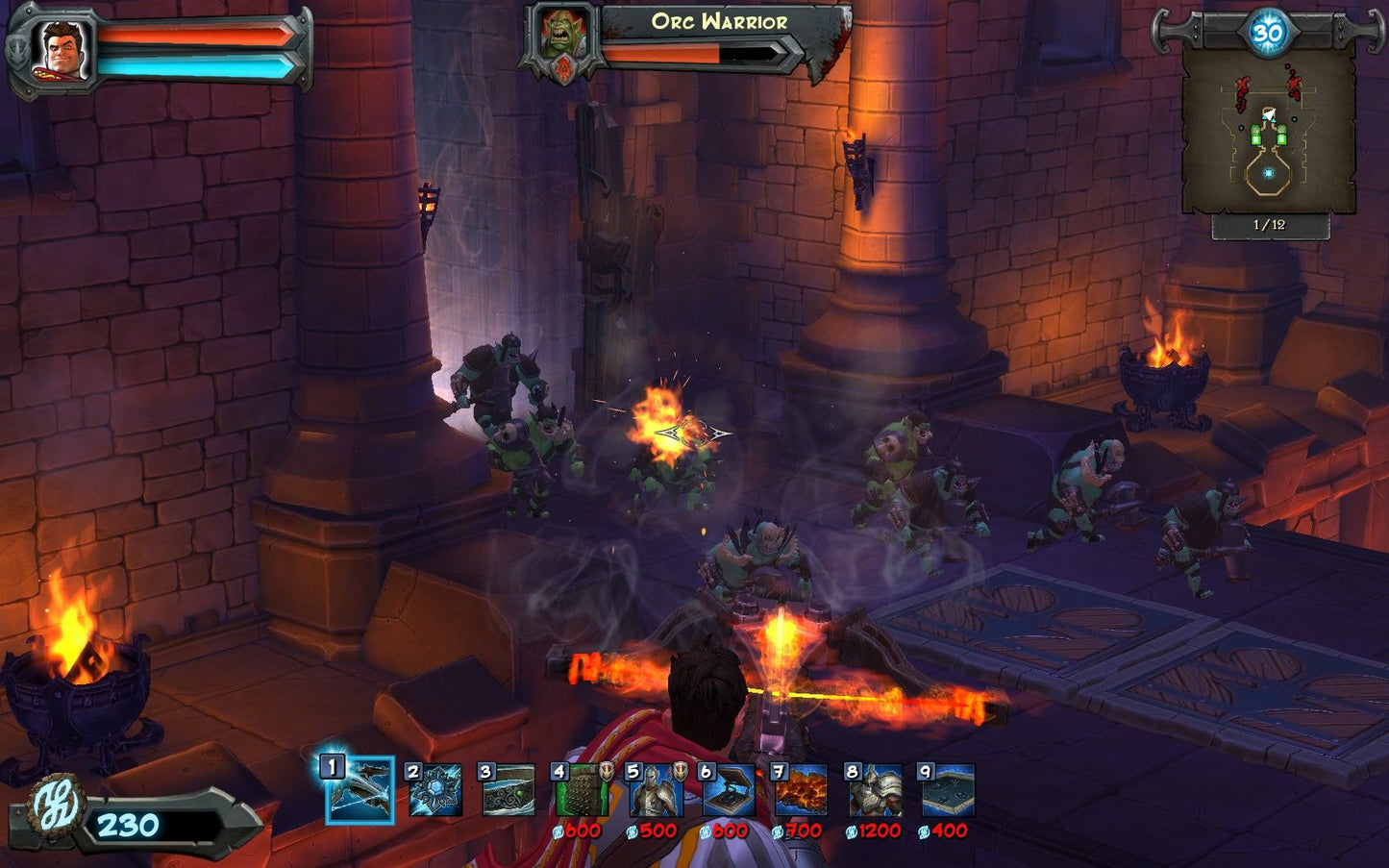Pick the archer guardian costing 500
Image resolution: width=1389 pixels, height=868 pixels.
(x=655, y=790)
